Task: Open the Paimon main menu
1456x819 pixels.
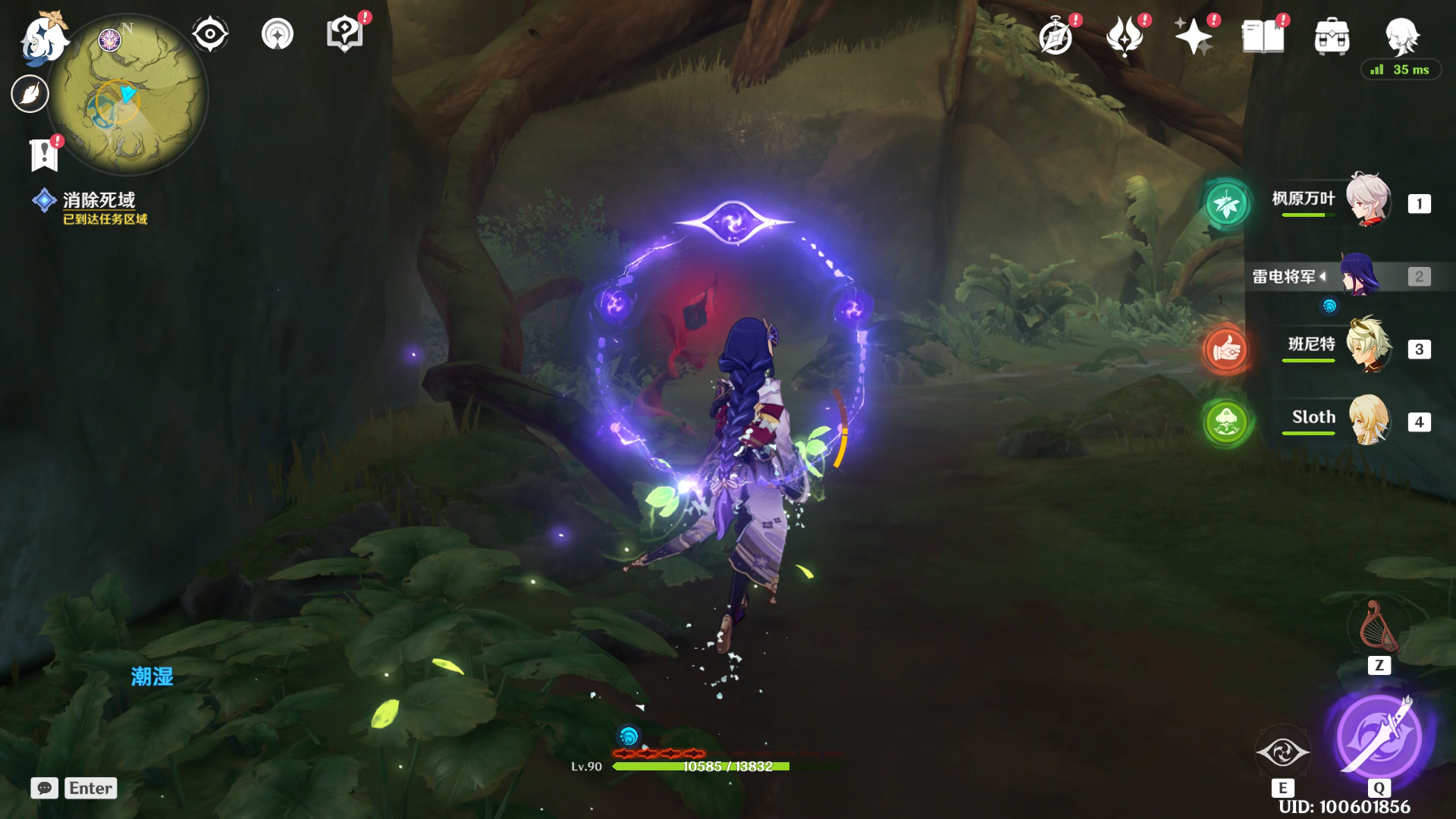Action: tap(44, 36)
